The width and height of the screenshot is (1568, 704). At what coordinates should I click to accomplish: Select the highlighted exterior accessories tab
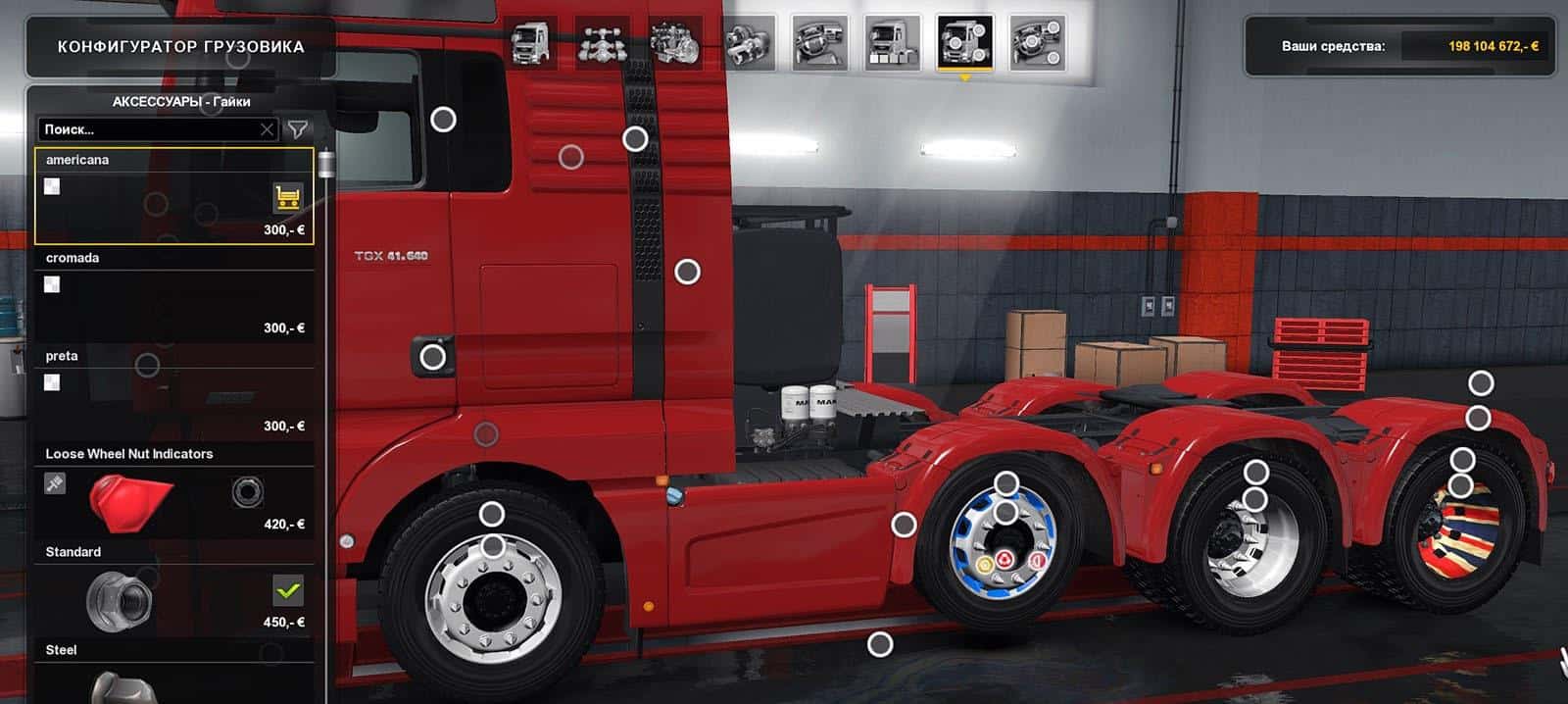(965, 43)
